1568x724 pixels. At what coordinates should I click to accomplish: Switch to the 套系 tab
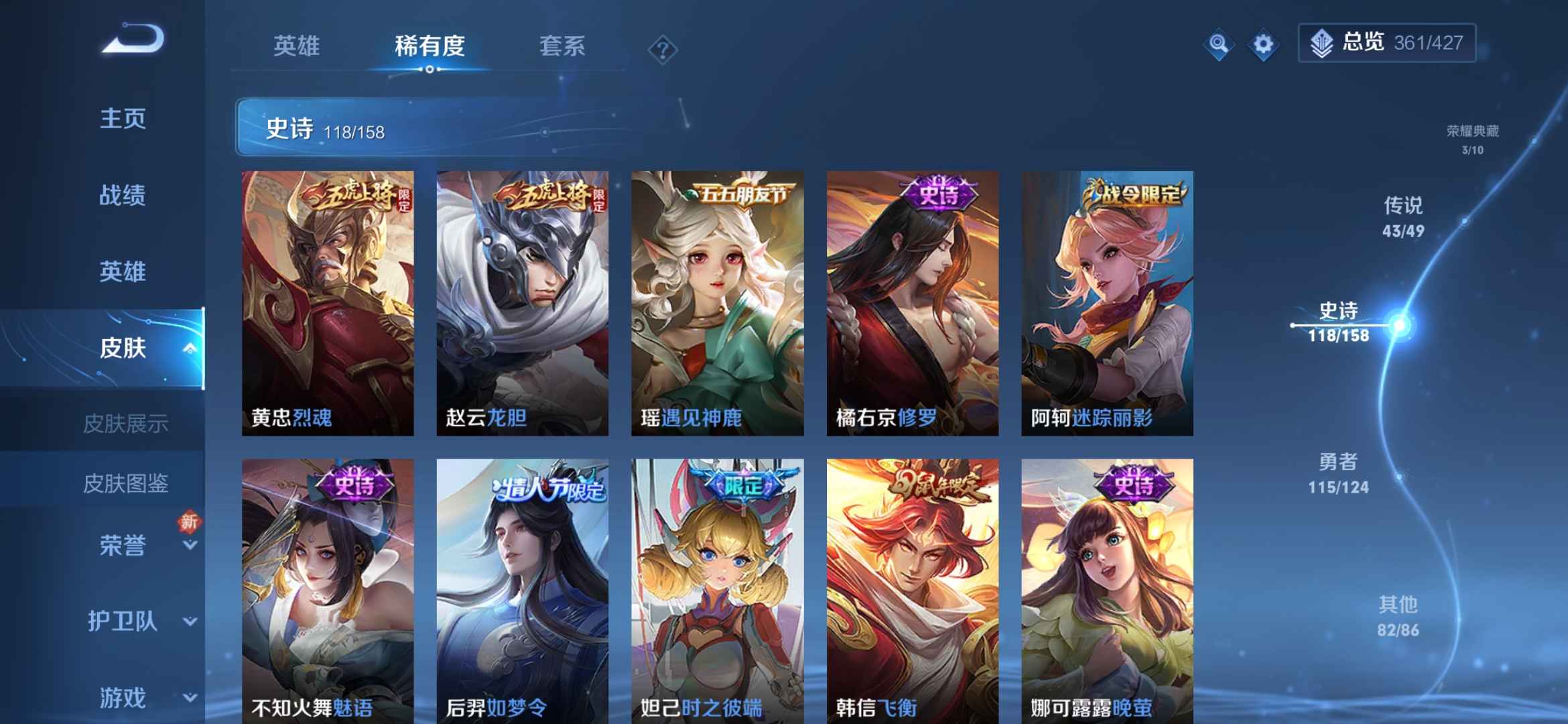[x=563, y=47]
